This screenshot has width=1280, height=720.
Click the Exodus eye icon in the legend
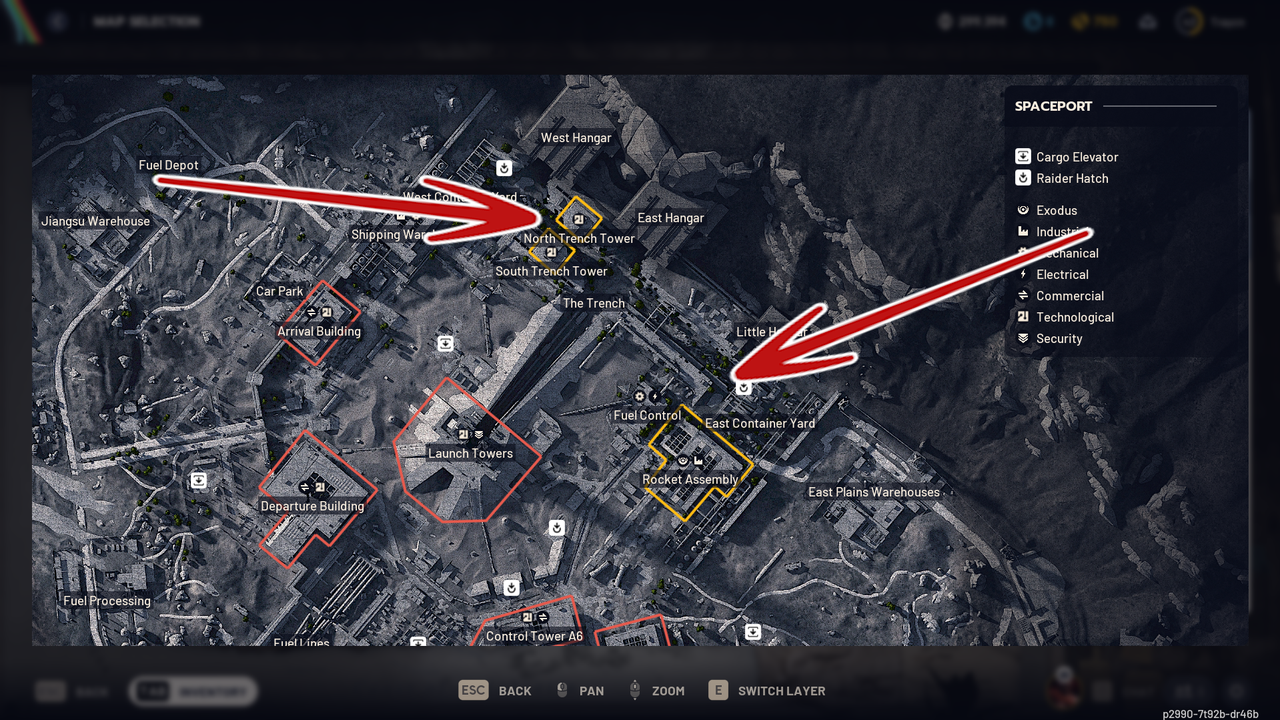(1022, 210)
